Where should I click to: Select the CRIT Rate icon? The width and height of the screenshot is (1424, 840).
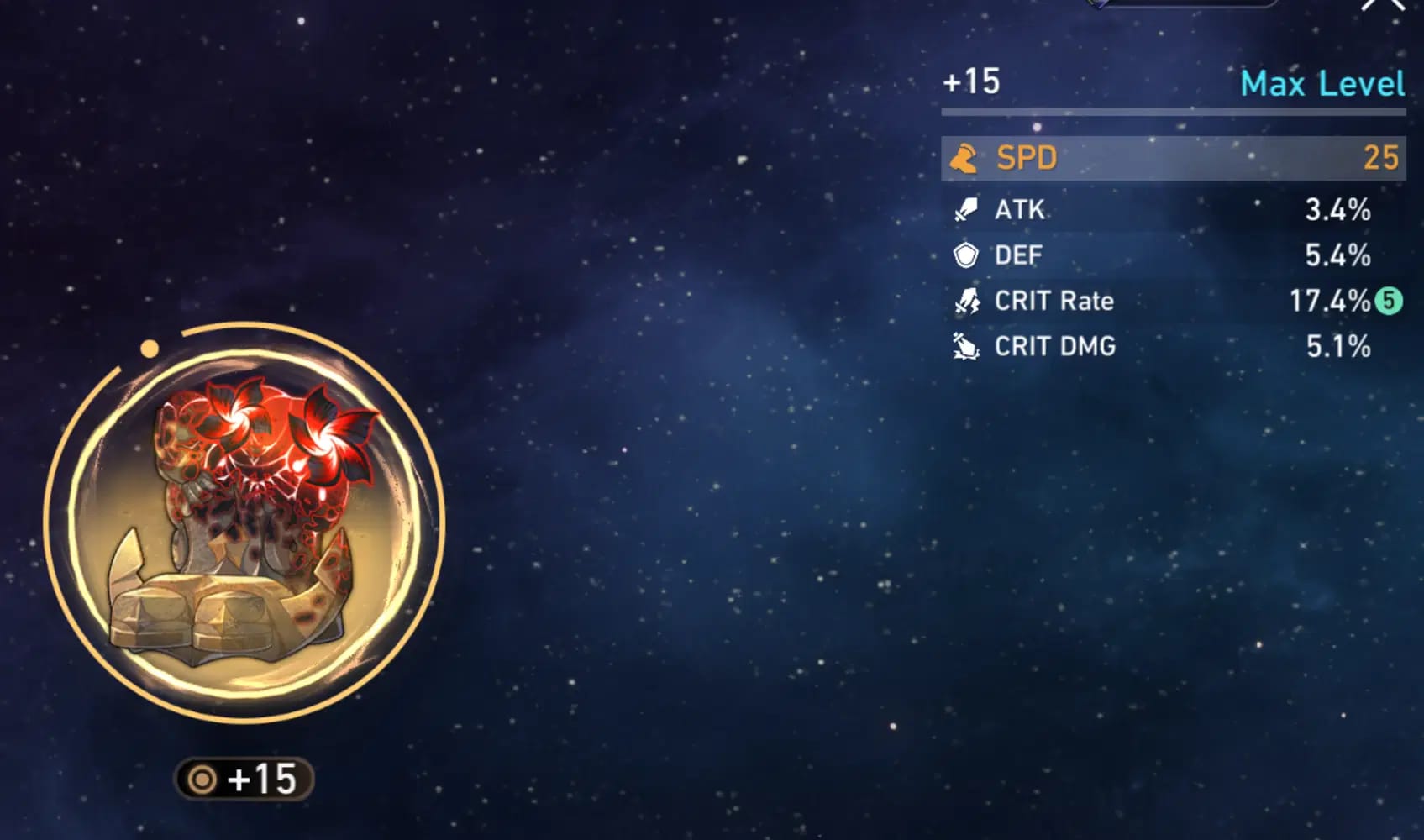(966, 302)
